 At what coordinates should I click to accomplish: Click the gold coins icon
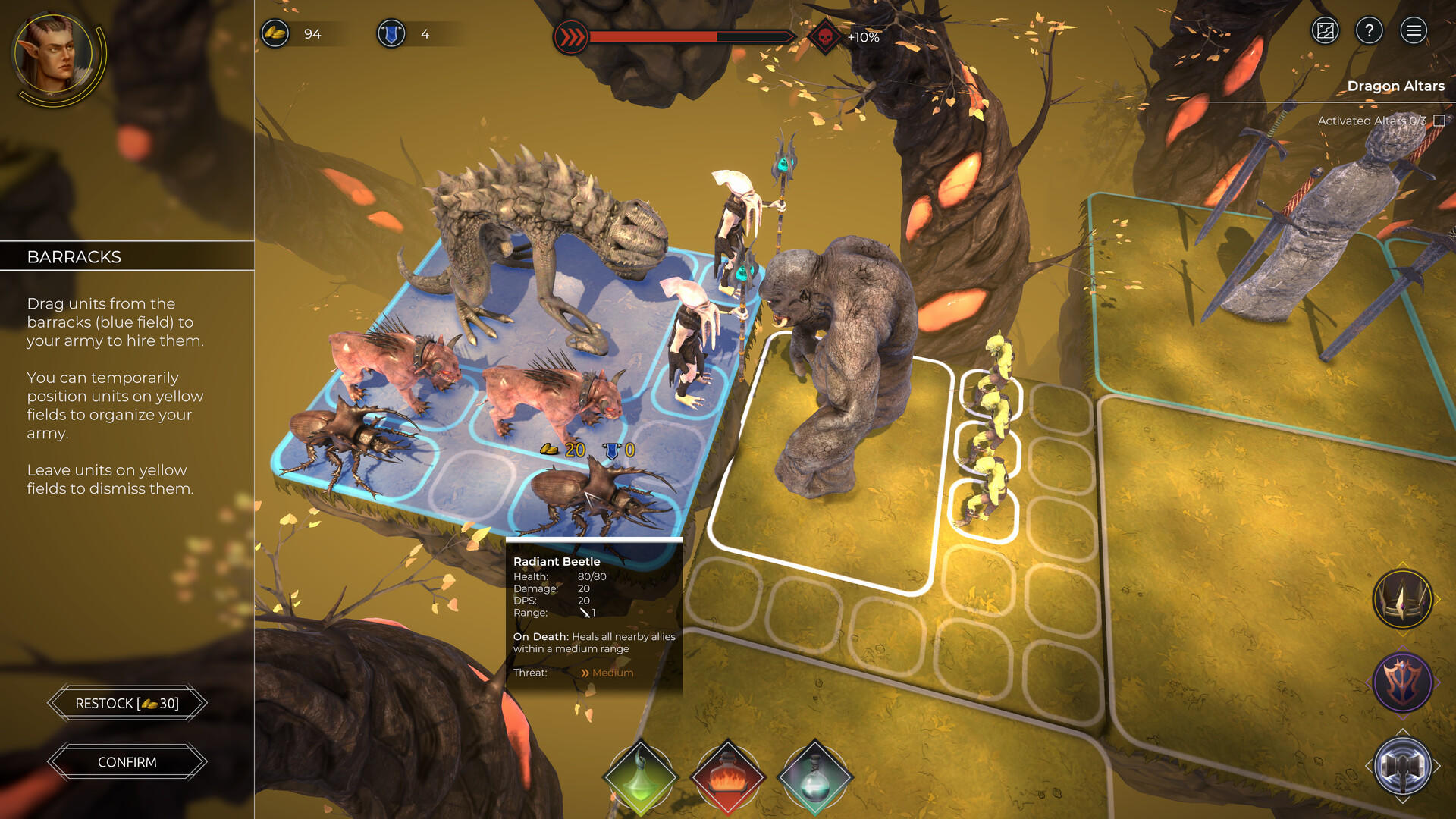(275, 34)
